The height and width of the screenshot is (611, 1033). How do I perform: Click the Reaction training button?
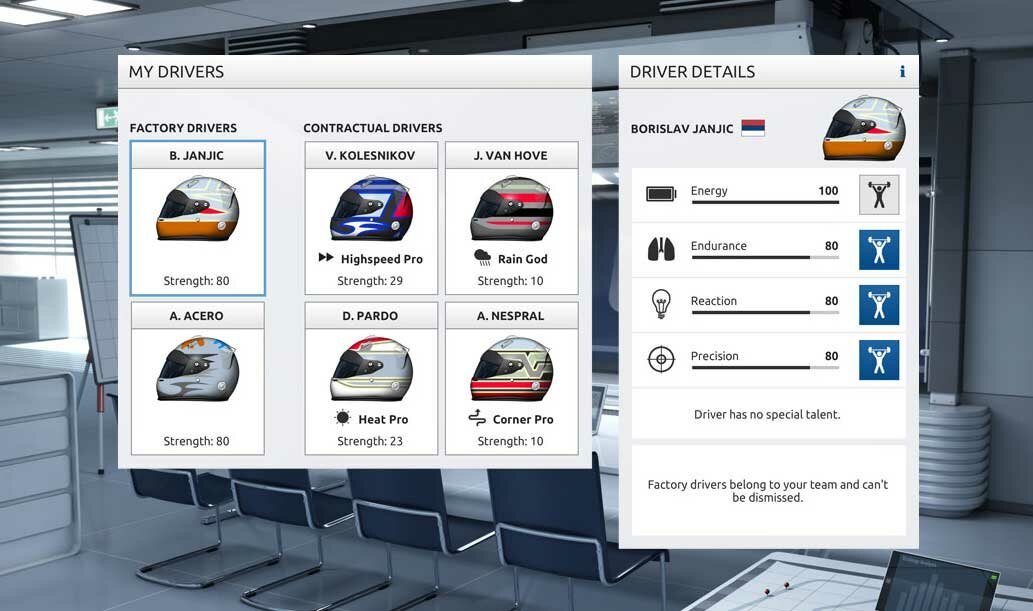879,305
